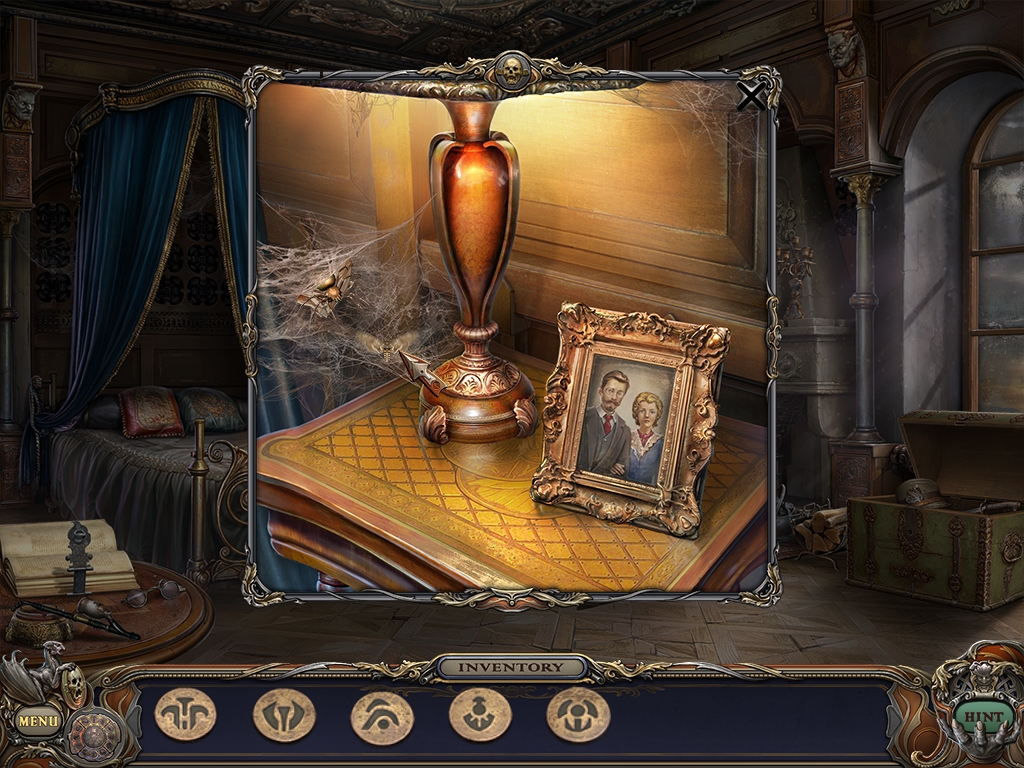Open the round stone dial beside Menu
The height and width of the screenshot is (768, 1024).
coord(94,735)
